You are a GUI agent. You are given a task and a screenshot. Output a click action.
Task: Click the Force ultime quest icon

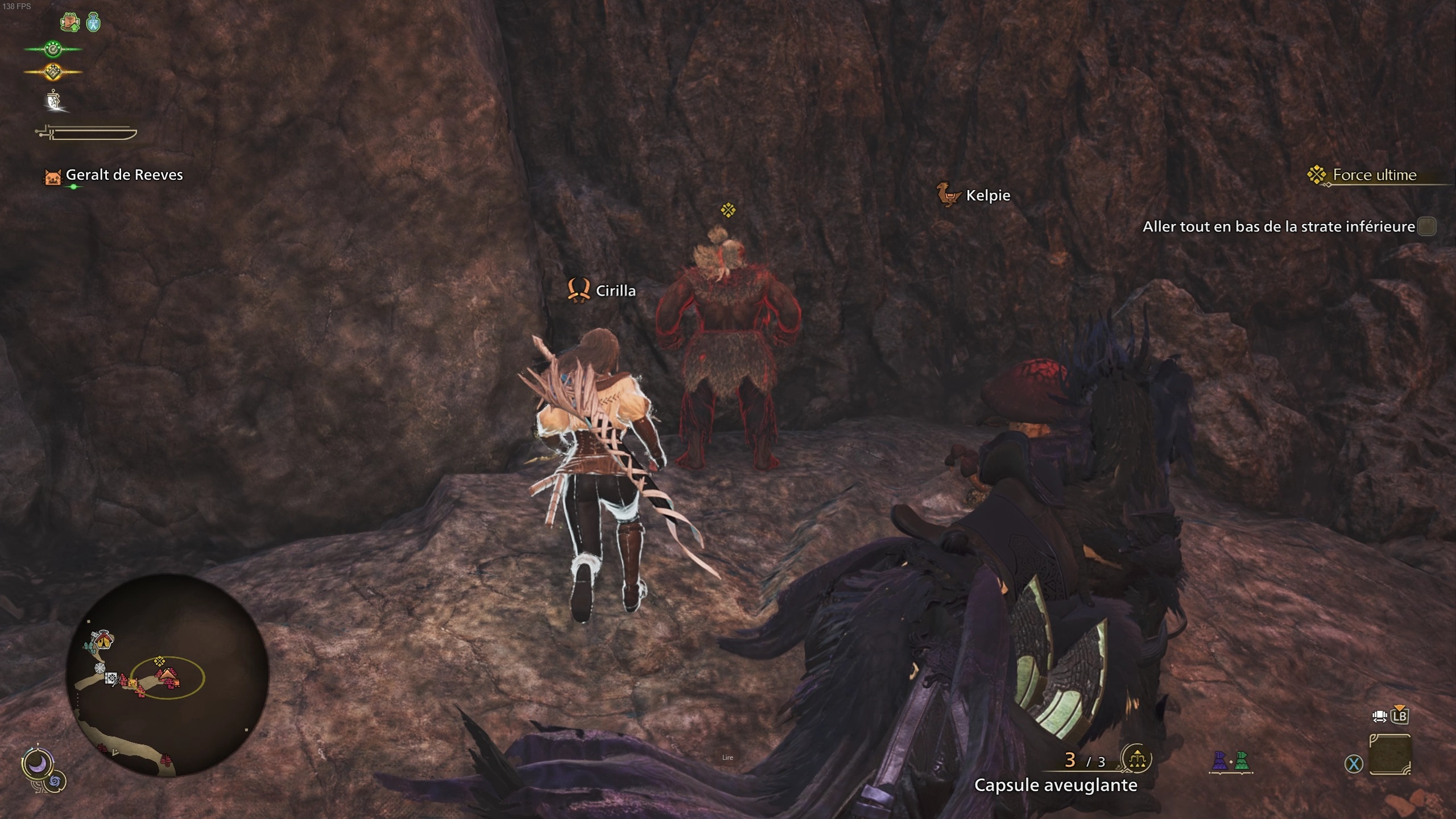(1316, 175)
